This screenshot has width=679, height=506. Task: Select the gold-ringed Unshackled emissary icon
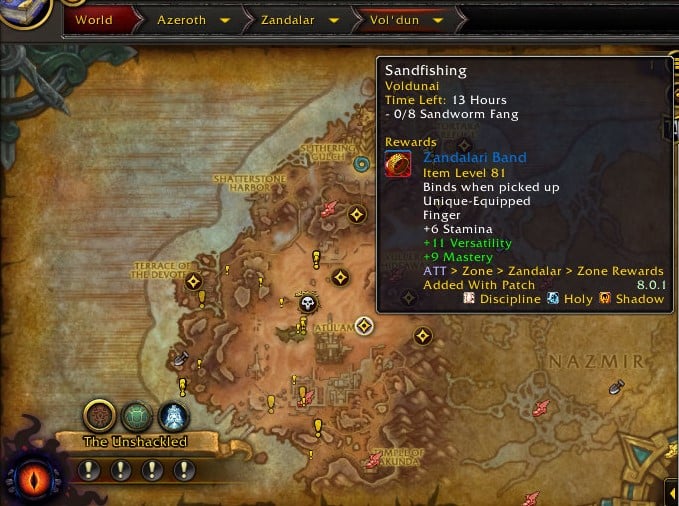click(99, 414)
